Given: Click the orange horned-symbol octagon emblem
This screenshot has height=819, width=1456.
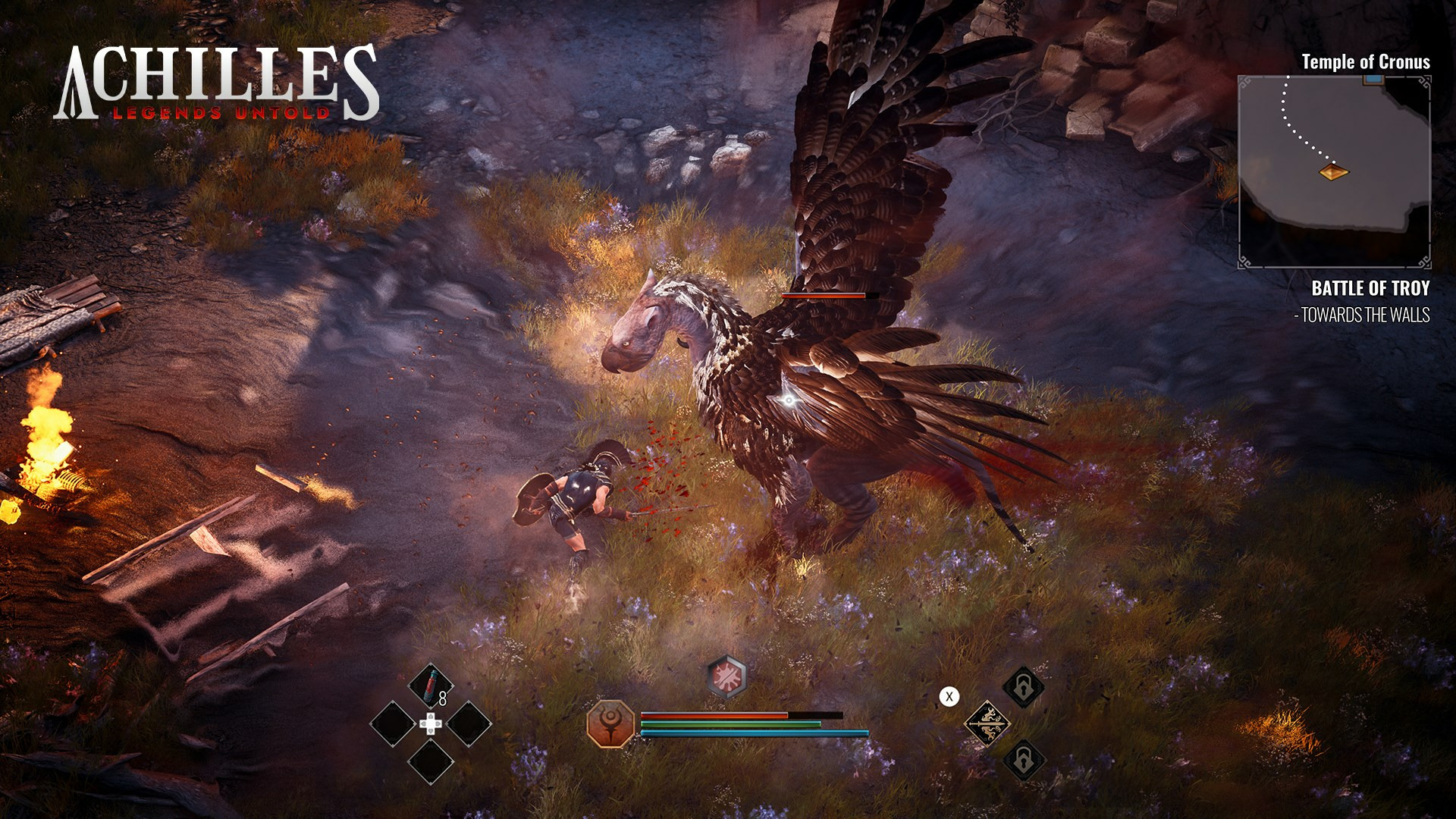Looking at the screenshot, I should tap(610, 724).
